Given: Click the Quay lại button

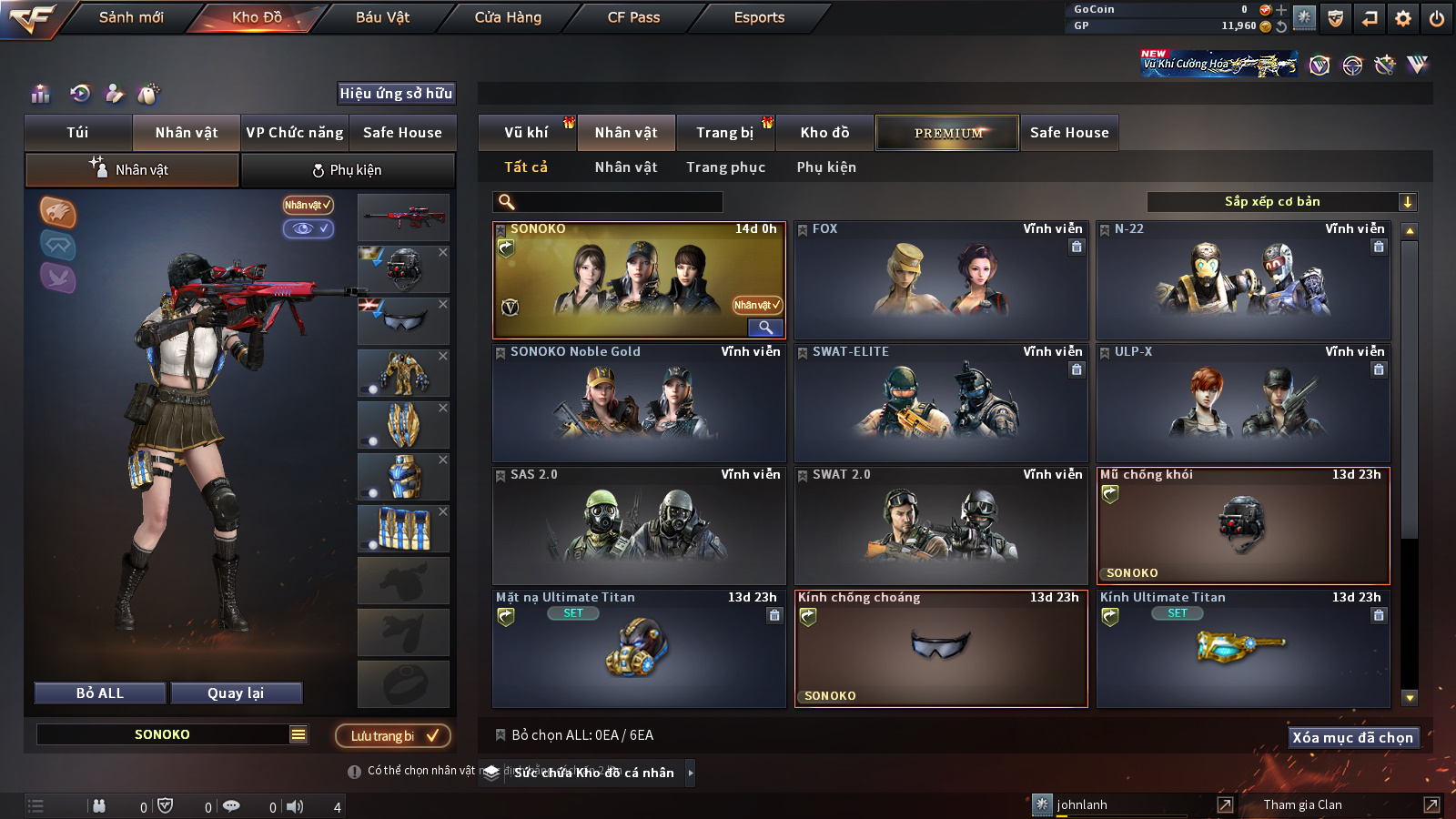Looking at the screenshot, I should [236, 693].
